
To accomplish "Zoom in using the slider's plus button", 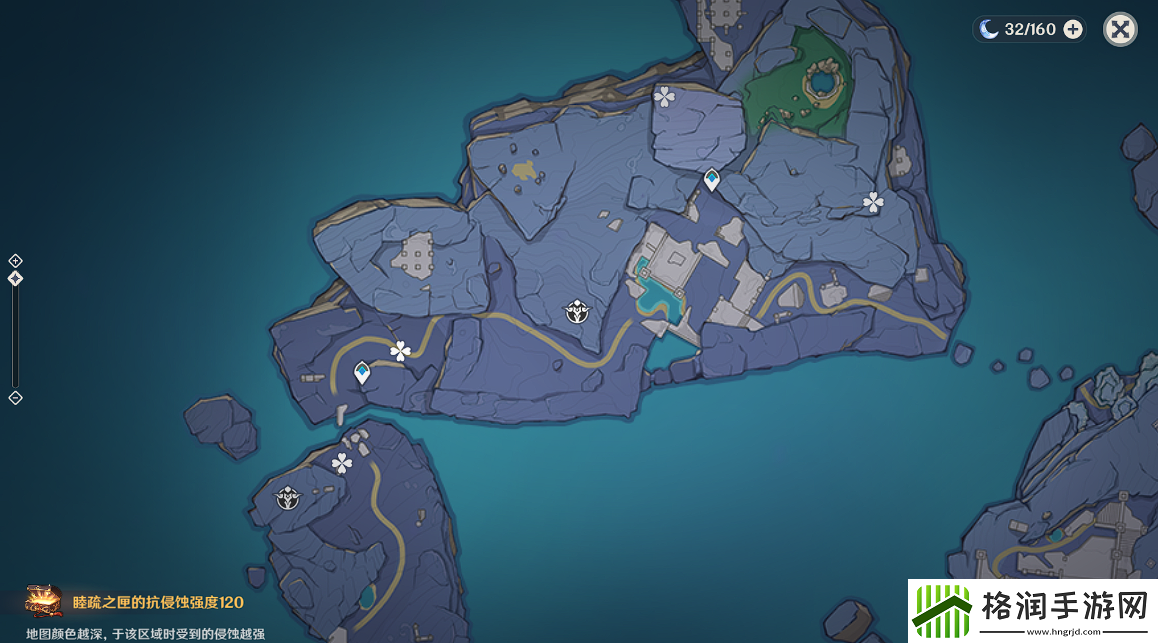I will coord(15,261).
